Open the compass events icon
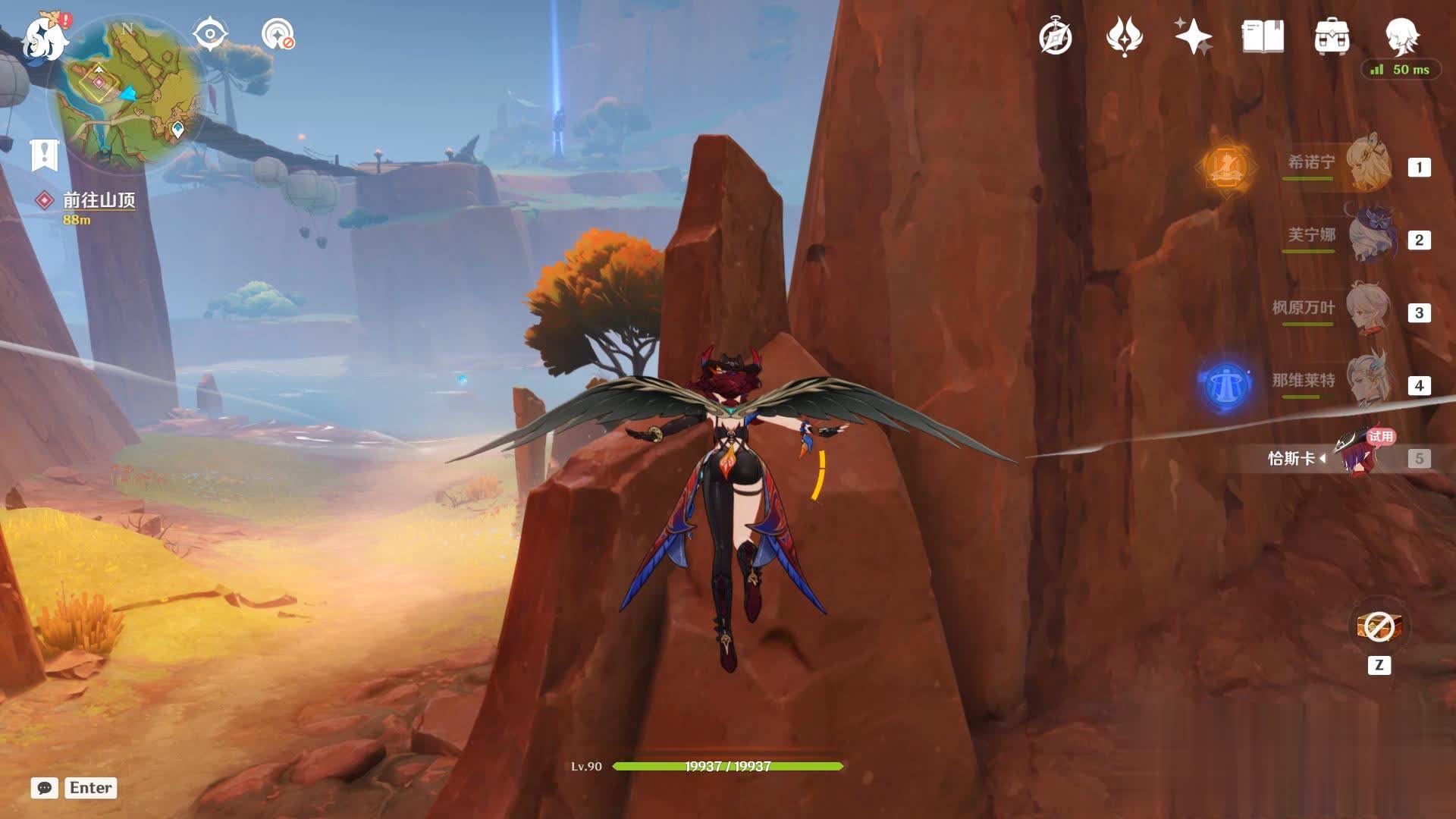1456x819 pixels. (1055, 36)
